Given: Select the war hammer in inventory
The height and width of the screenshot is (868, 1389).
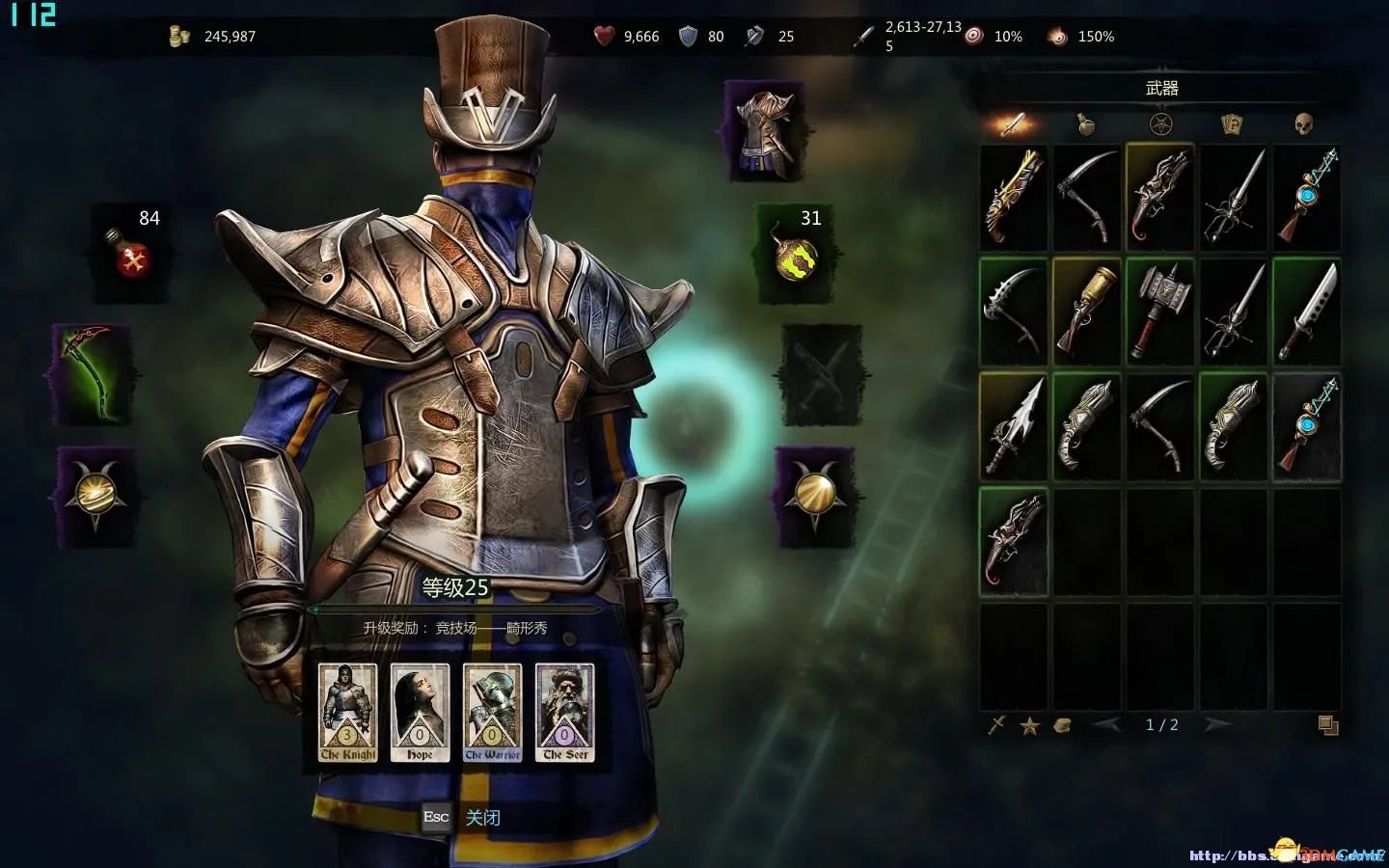Looking at the screenshot, I should point(1160,311).
